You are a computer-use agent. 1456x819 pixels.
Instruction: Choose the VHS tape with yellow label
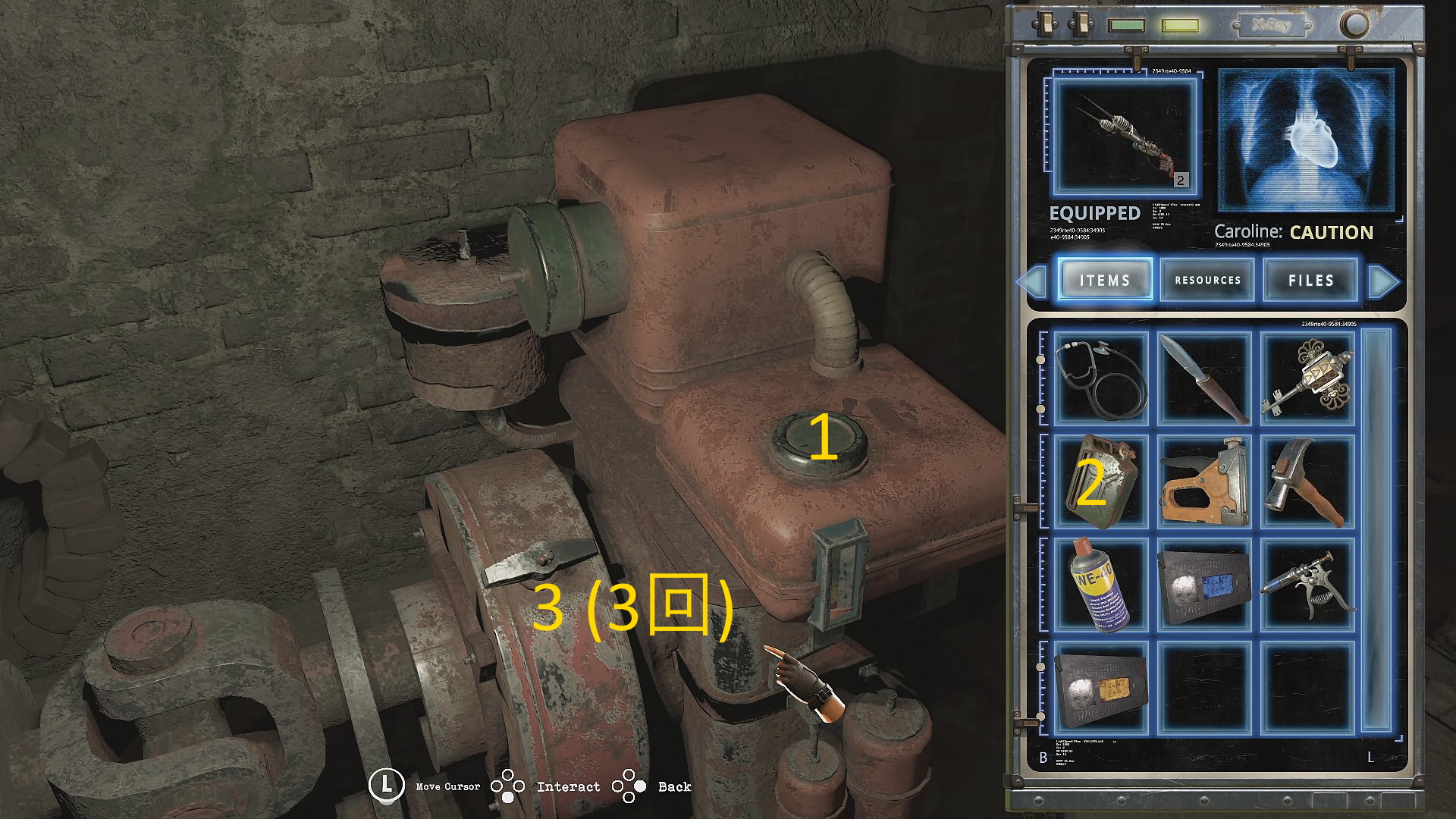click(1101, 687)
